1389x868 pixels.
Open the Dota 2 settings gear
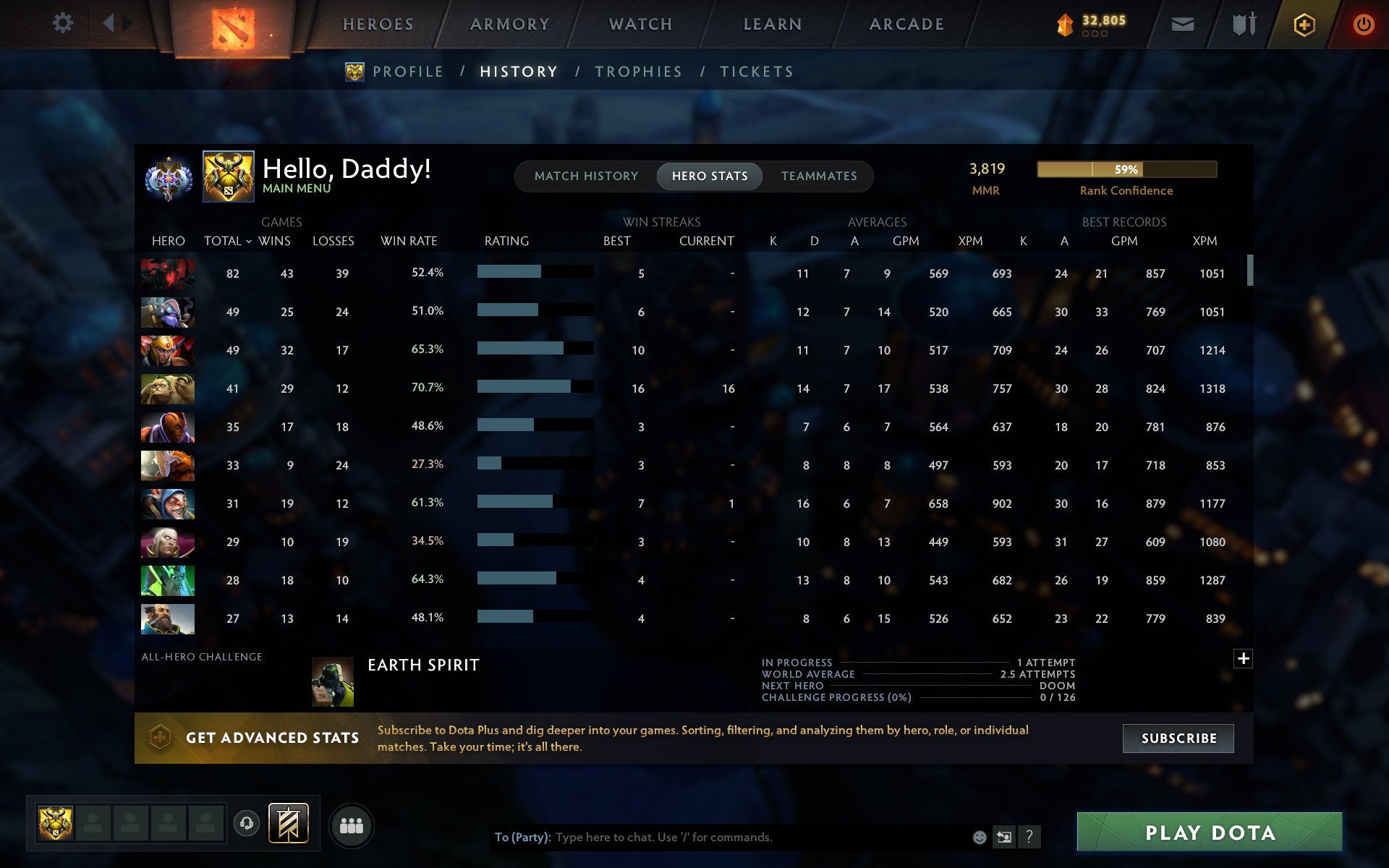click(64, 23)
